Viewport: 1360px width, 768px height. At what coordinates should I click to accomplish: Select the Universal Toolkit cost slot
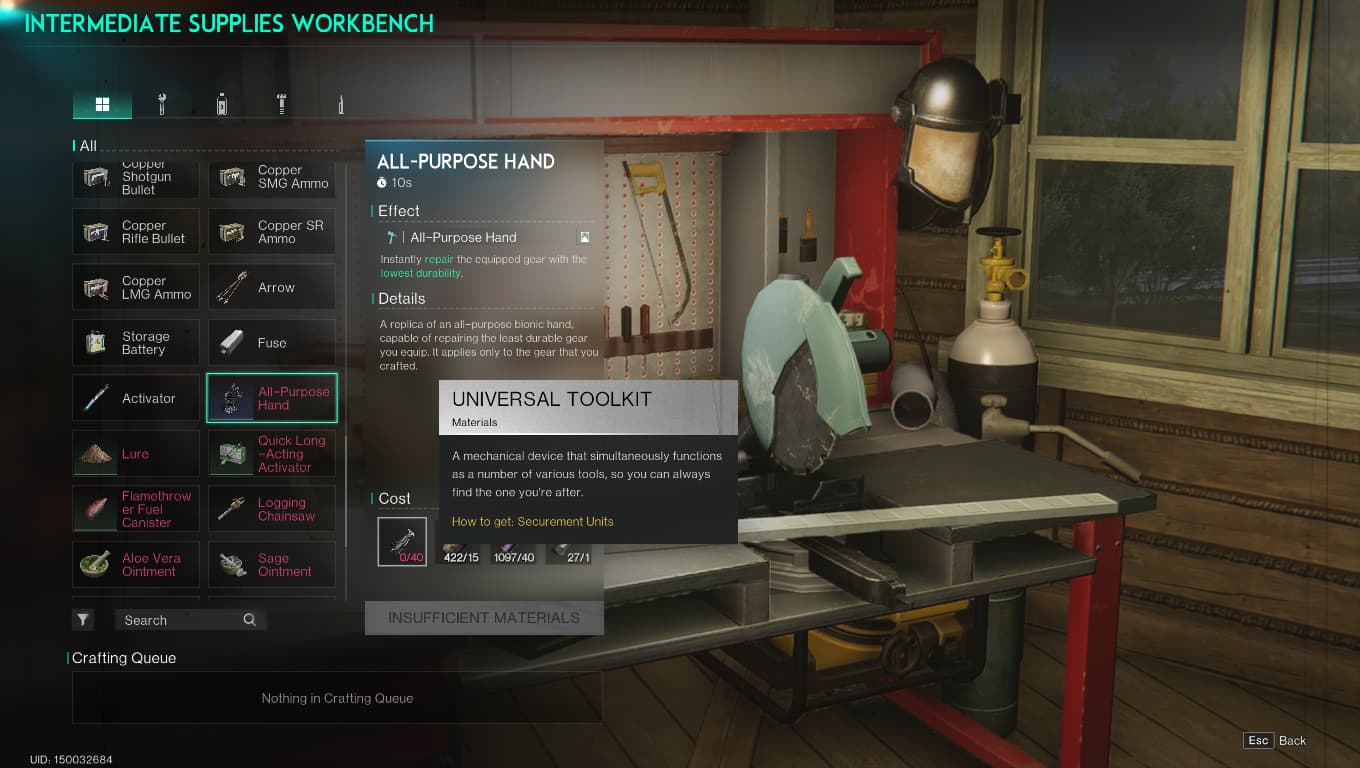(402, 541)
